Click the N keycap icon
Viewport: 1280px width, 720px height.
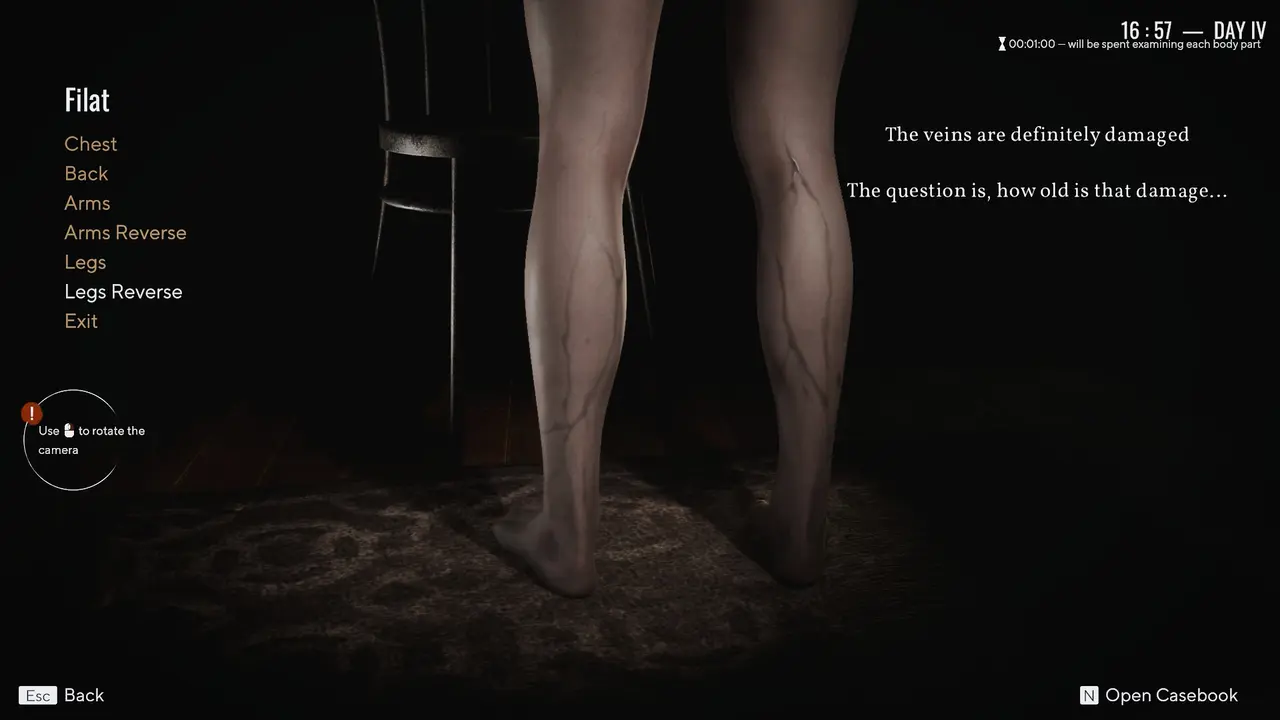pos(1087,695)
